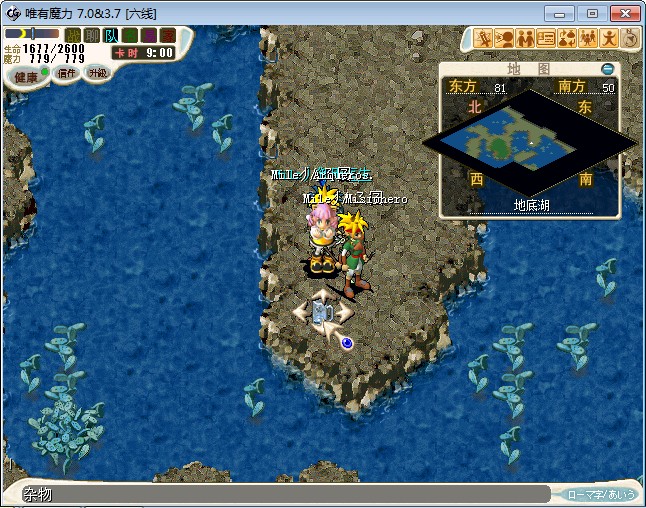
Task: Close the game window
Action: (x=624, y=13)
